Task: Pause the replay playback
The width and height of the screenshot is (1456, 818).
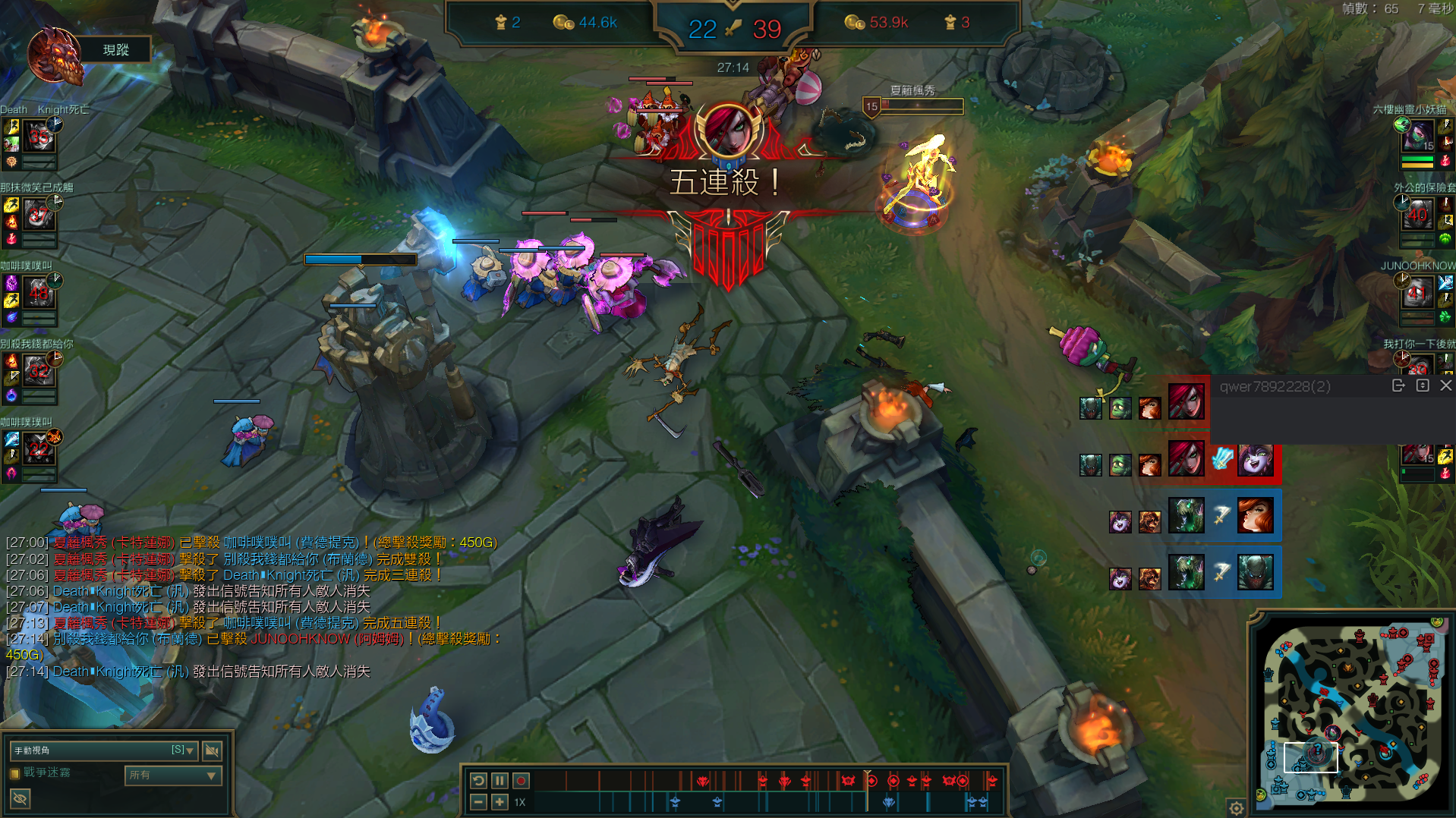Action: (500, 780)
